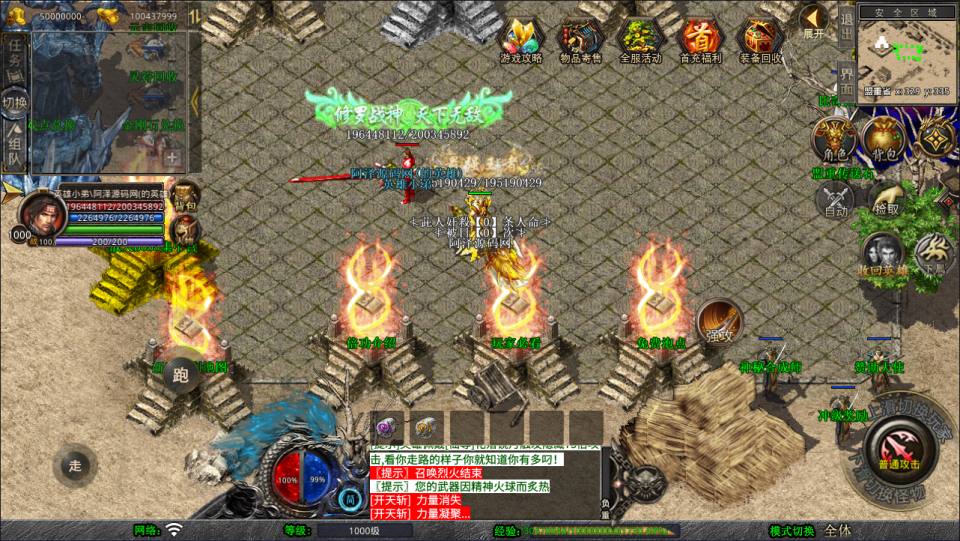Open the 首充福利 first recharge bonus

(700, 40)
